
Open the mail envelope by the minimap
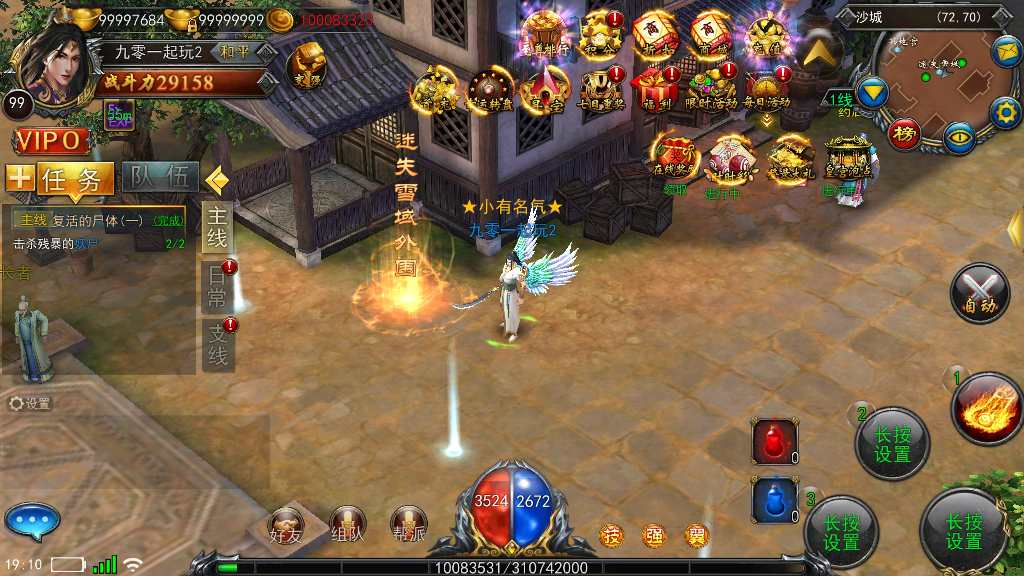point(1005,49)
